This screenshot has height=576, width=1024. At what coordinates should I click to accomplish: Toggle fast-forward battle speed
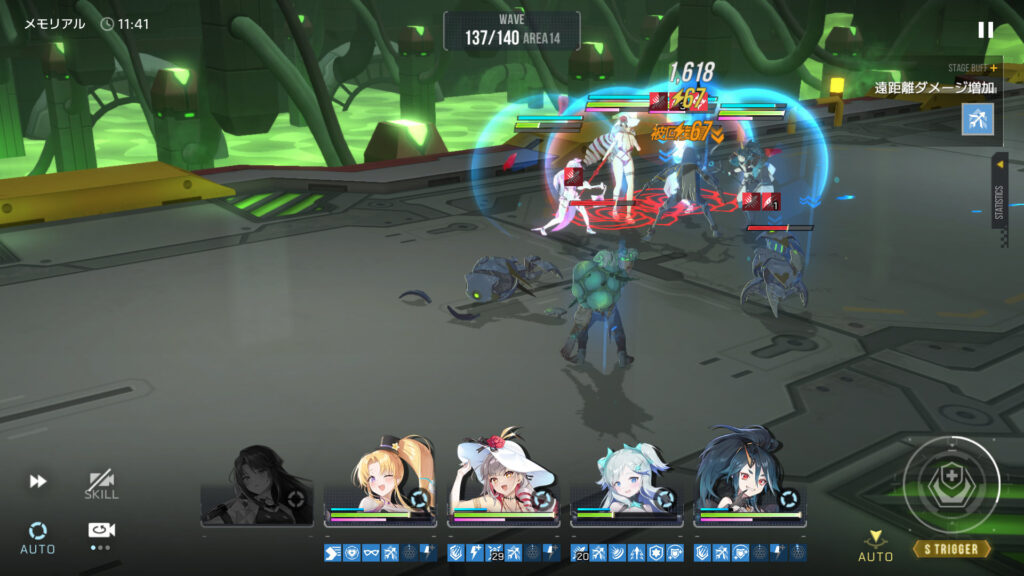point(38,482)
